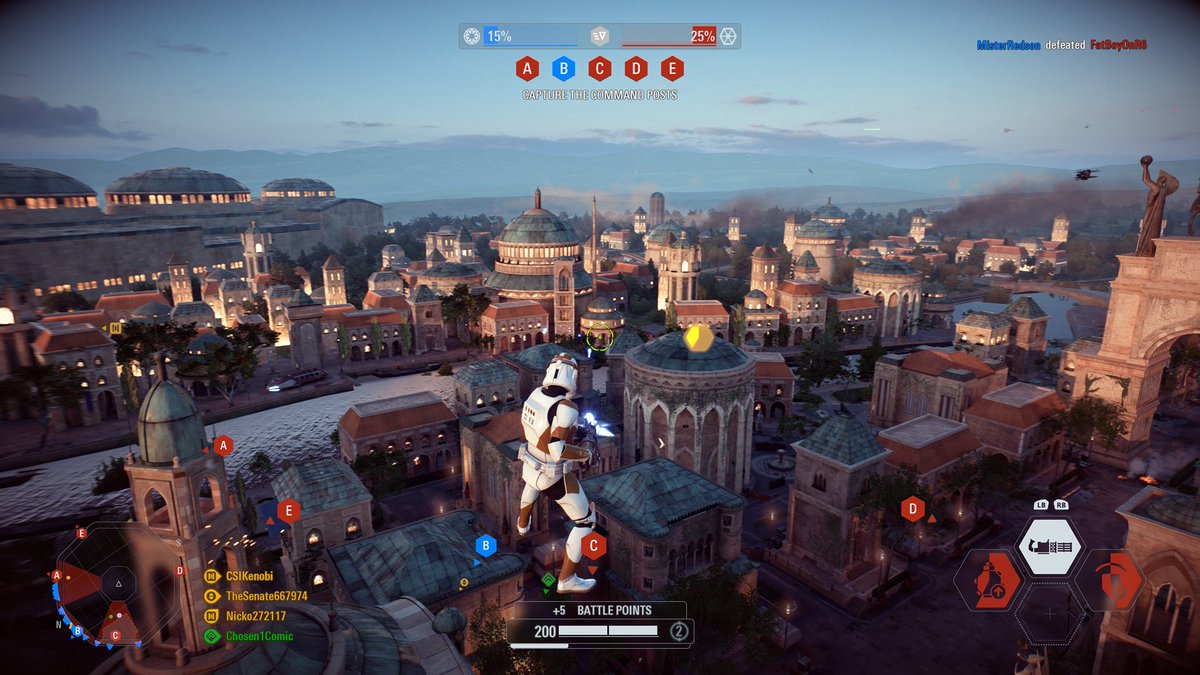This screenshot has height=675, width=1200.
Task: Select command post C in the top objective row
Action: pyautogui.click(x=599, y=69)
